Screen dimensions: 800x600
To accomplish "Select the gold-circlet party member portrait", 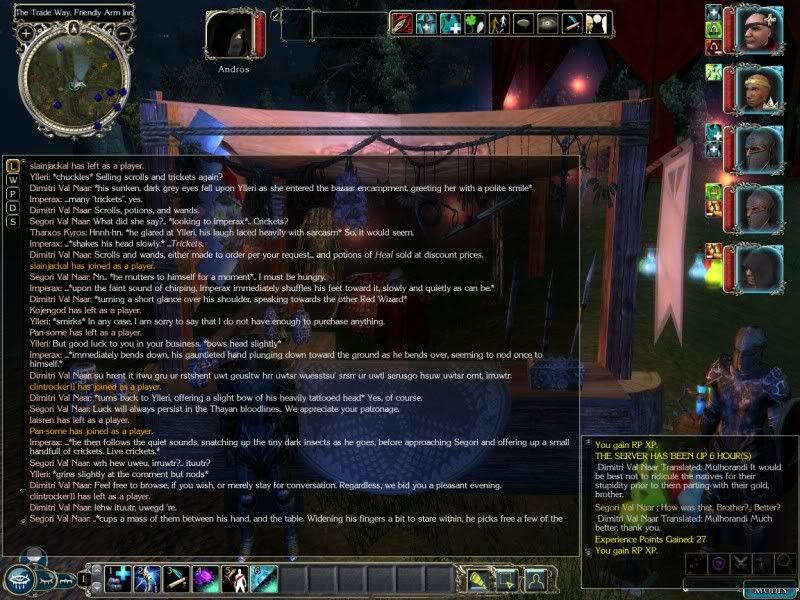I will (760, 90).
